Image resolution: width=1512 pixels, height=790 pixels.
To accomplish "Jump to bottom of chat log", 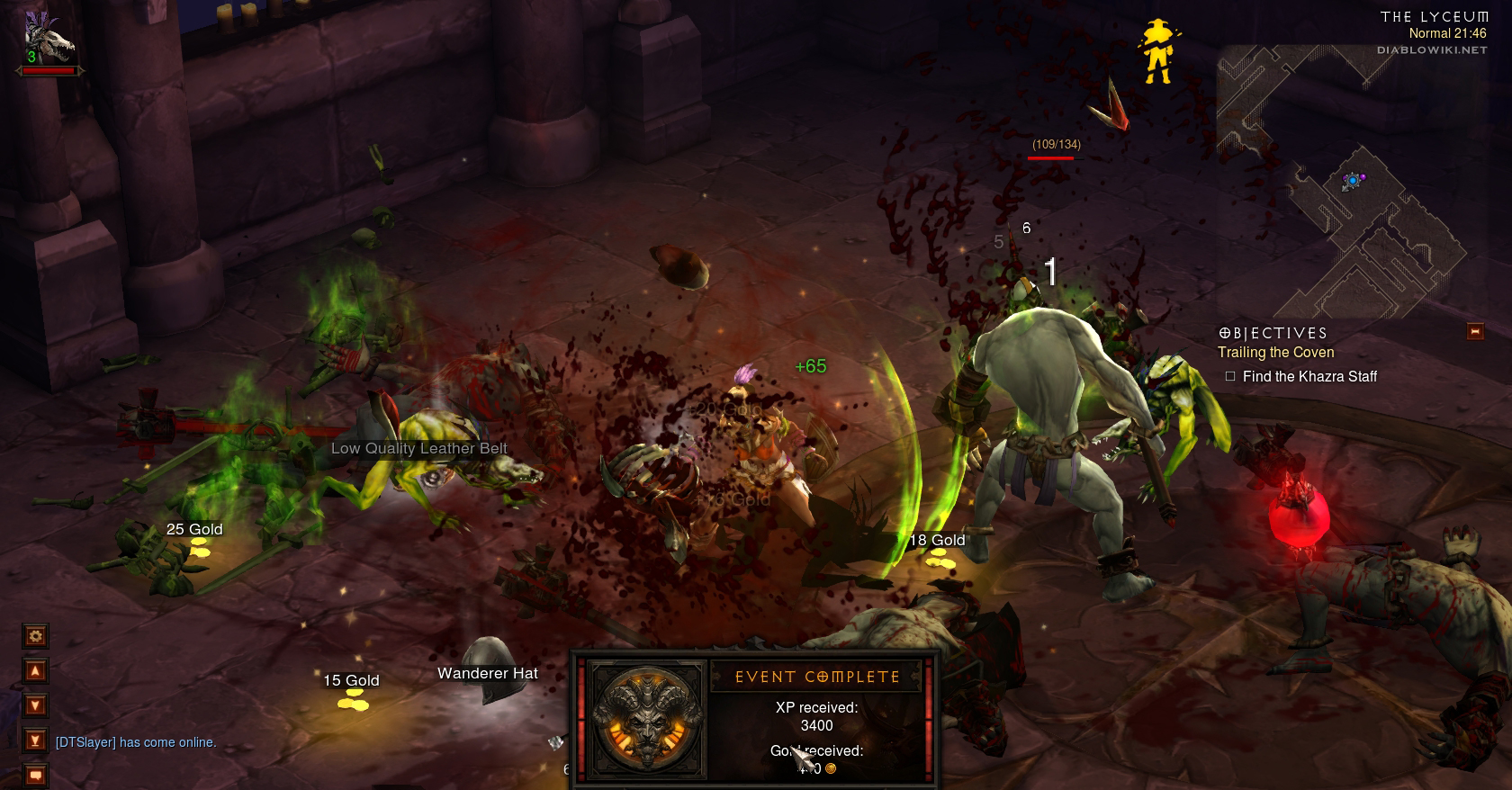I will coord(35,741).
